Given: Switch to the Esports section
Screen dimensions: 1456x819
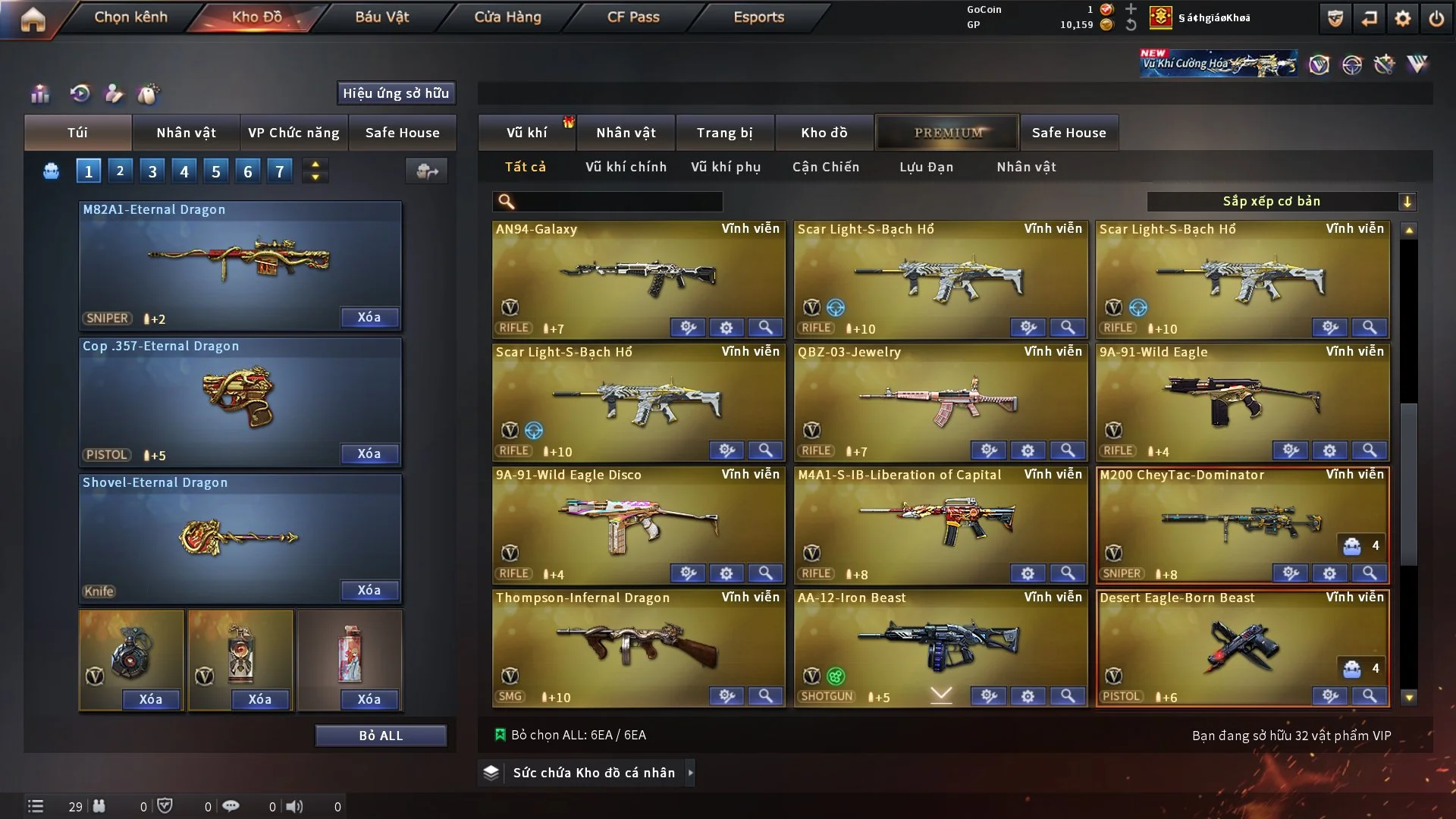Looking at the screenshot, I should pos(758,17).
